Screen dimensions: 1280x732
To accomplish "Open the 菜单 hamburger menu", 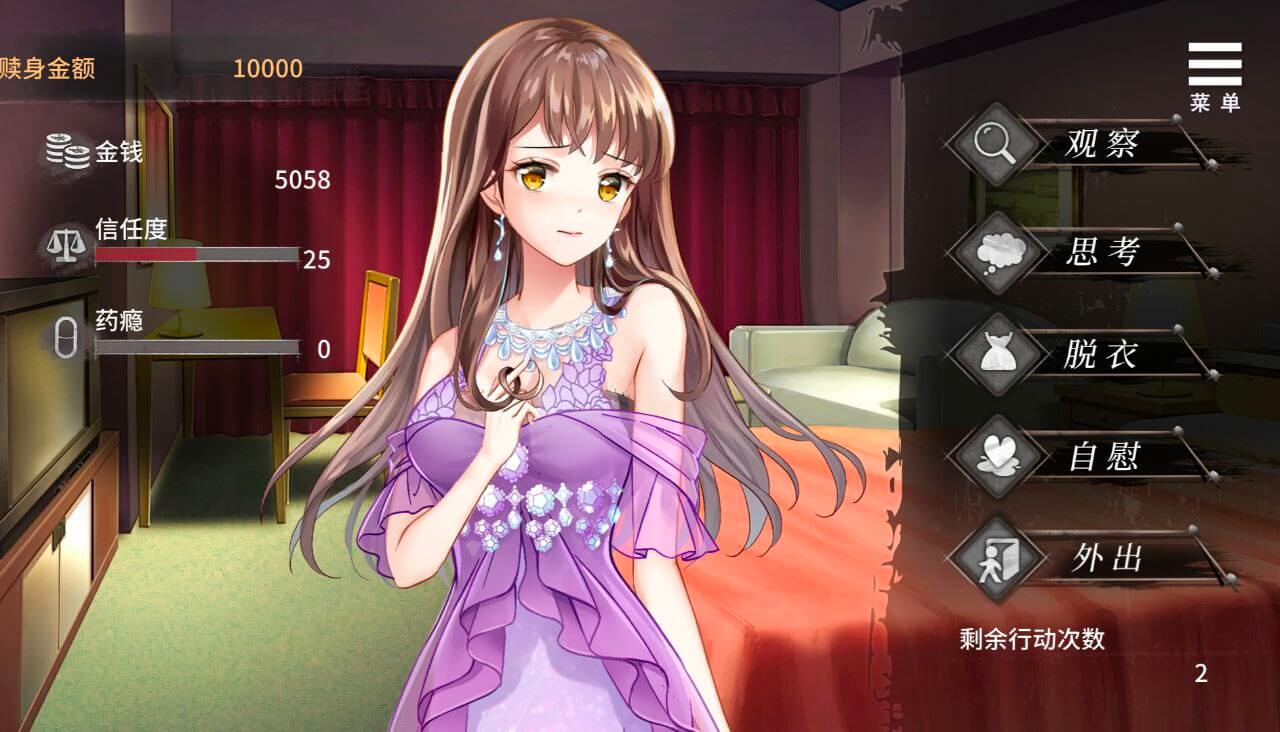I will [x=1215, y=74].
